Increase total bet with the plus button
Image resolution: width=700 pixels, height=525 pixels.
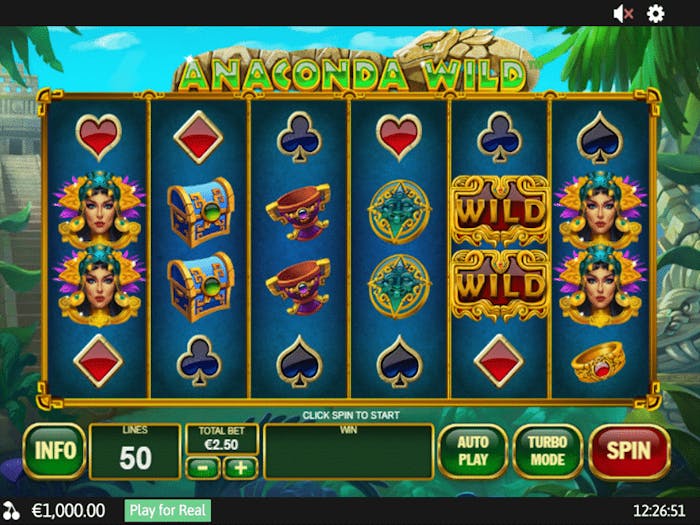pos(240,467)
